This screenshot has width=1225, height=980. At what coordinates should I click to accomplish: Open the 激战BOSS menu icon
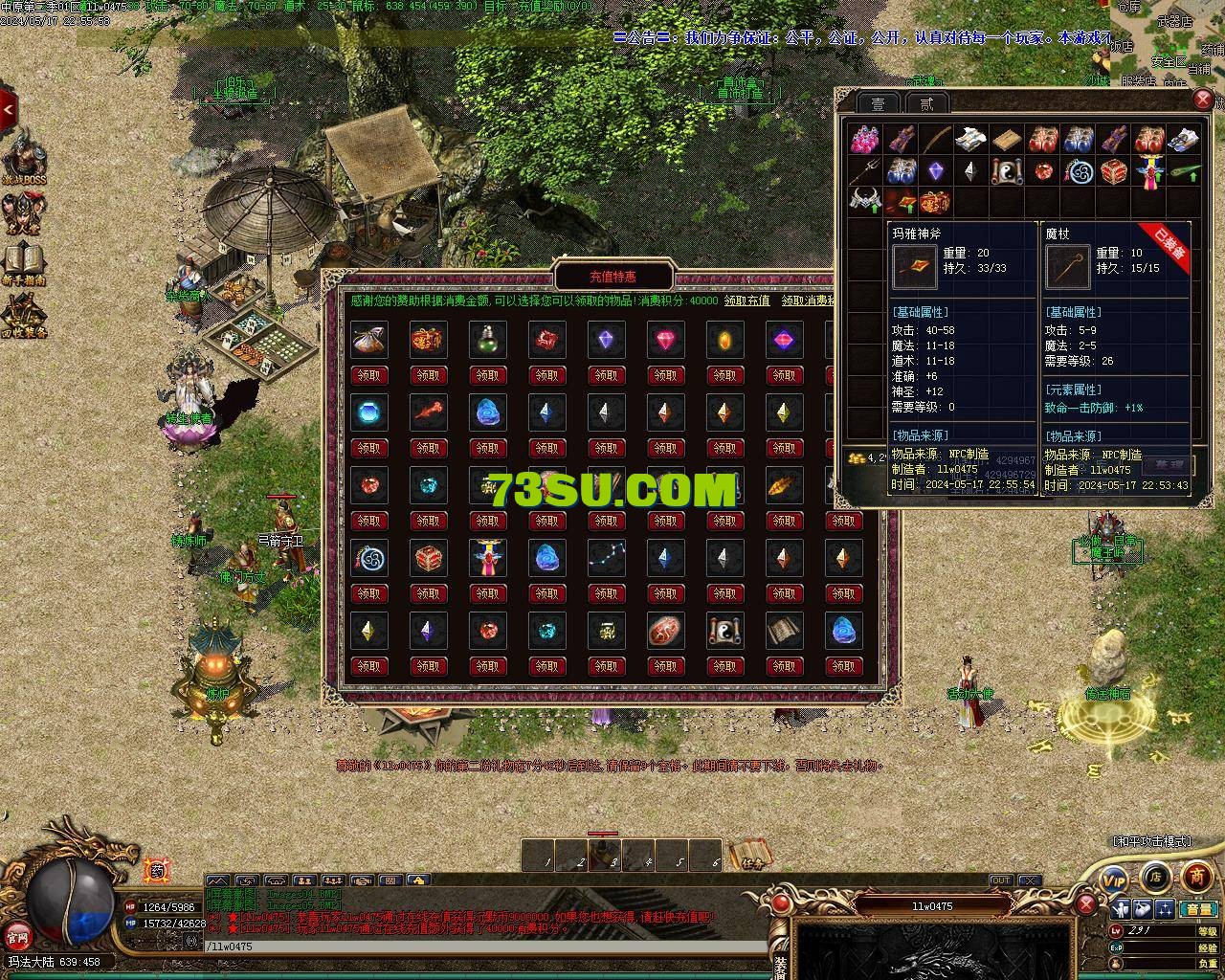(24, 160)
